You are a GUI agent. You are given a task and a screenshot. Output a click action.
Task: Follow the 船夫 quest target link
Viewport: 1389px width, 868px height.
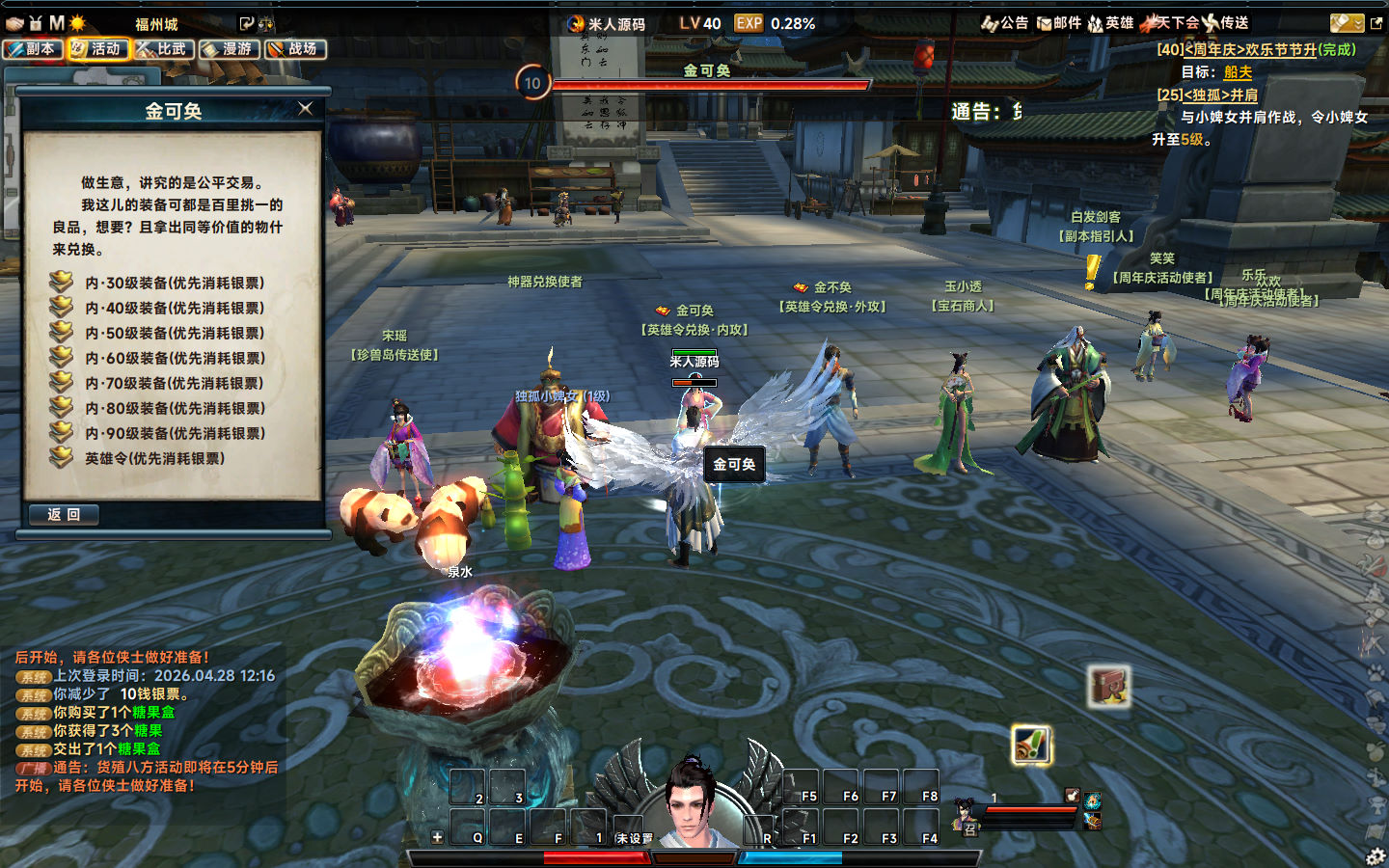(x=1238, y=72)
